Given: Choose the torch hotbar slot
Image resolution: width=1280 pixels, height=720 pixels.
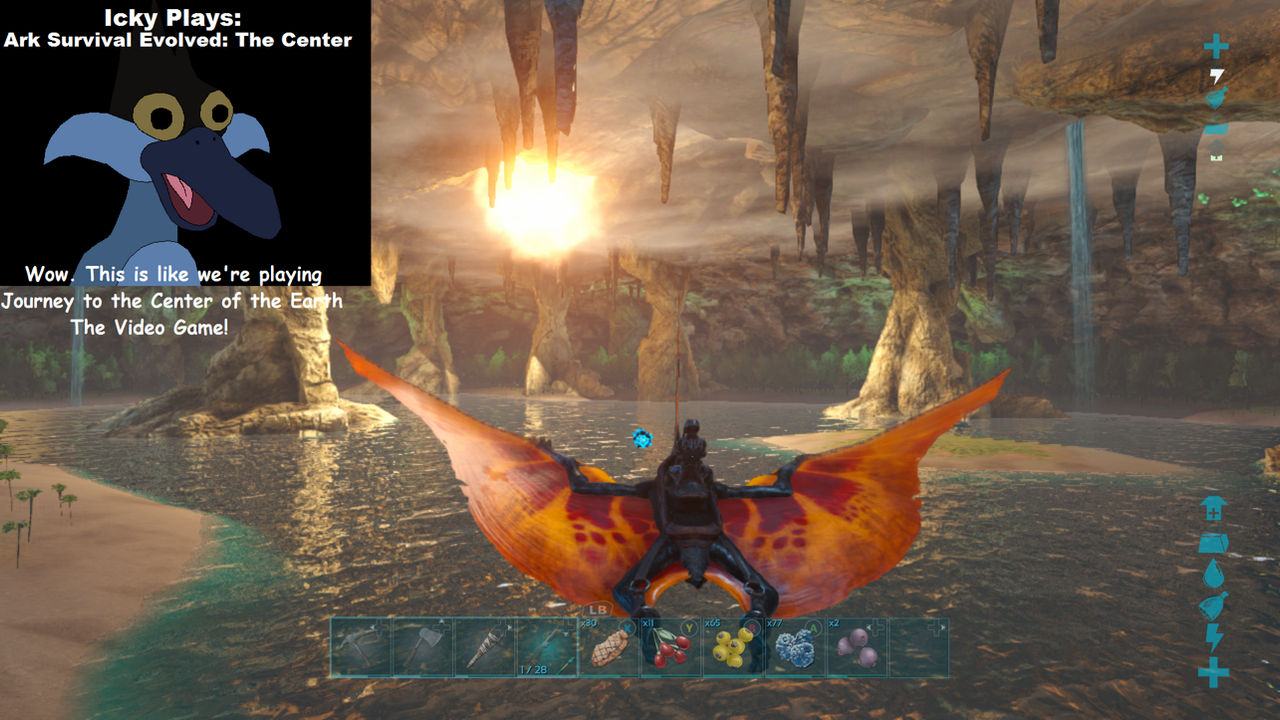Looking at the screenshot, I should (x=485, y=647).
